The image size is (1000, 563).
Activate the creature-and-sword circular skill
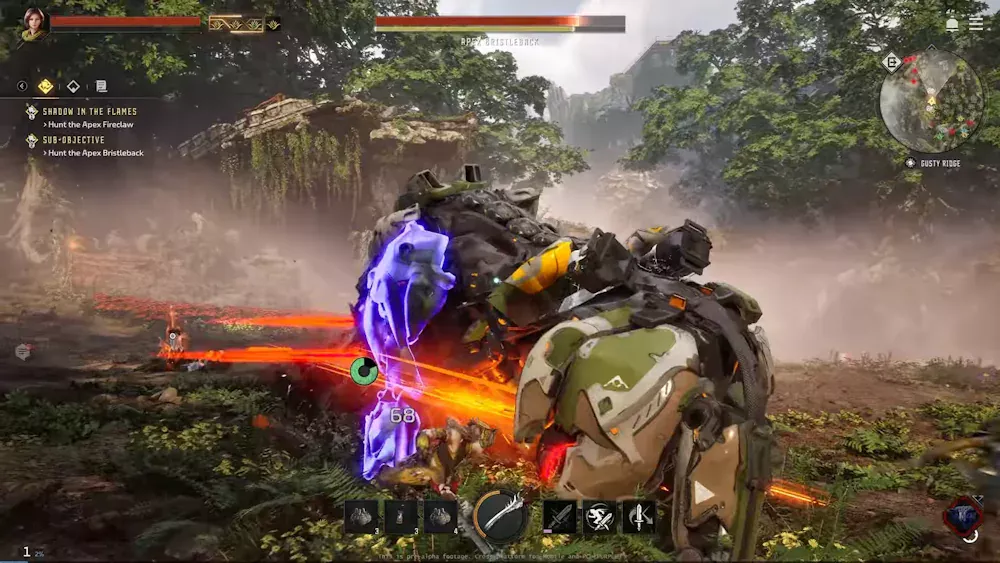coord(599,516)
